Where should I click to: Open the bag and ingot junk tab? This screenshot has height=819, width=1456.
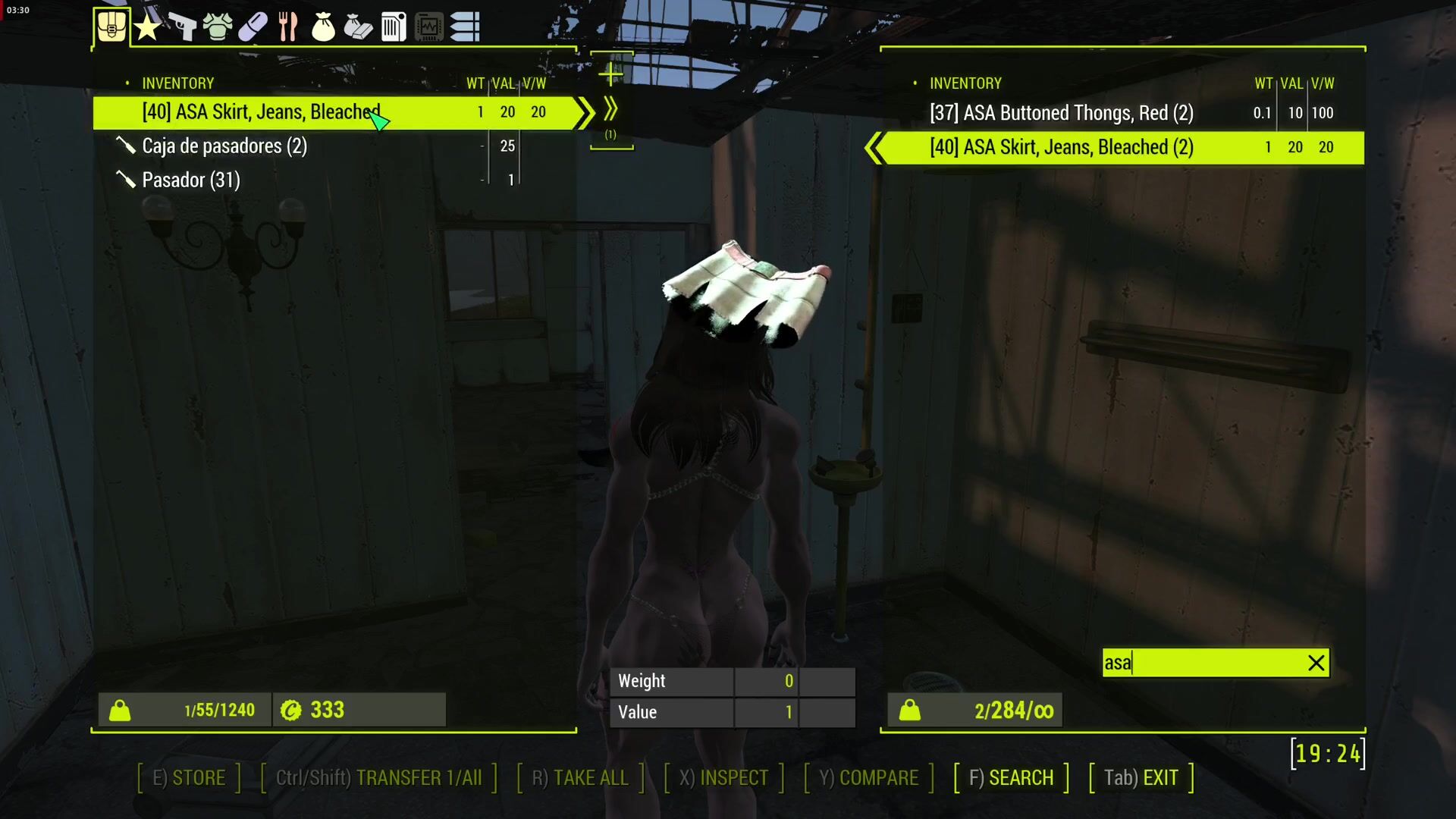[x=358, y=27]
